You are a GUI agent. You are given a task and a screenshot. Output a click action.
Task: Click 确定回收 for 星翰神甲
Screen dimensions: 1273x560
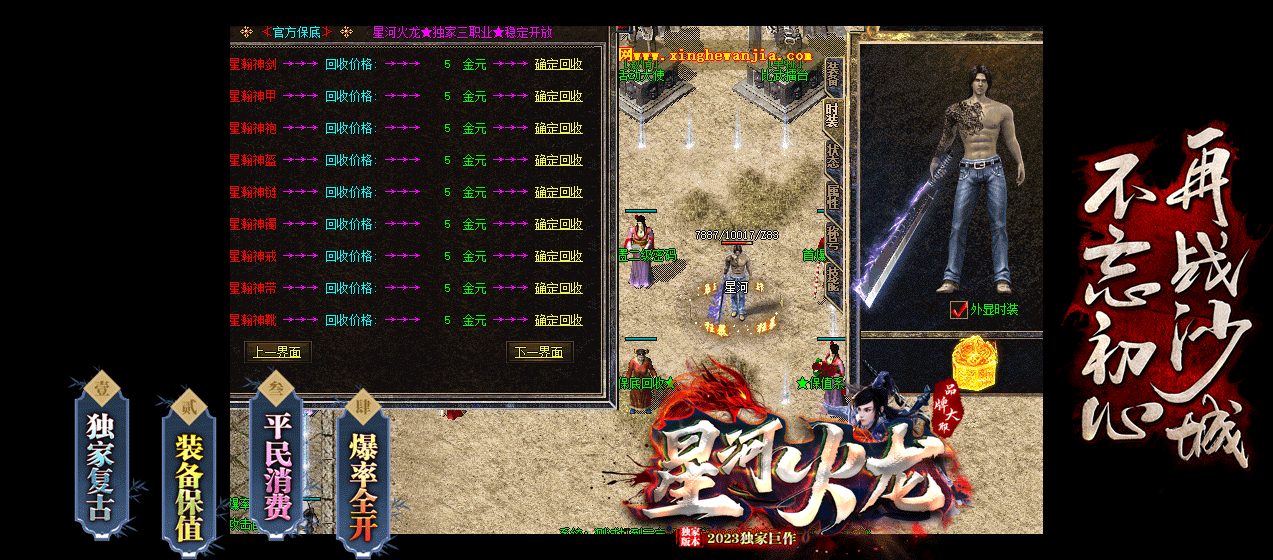tap(558, 96)
